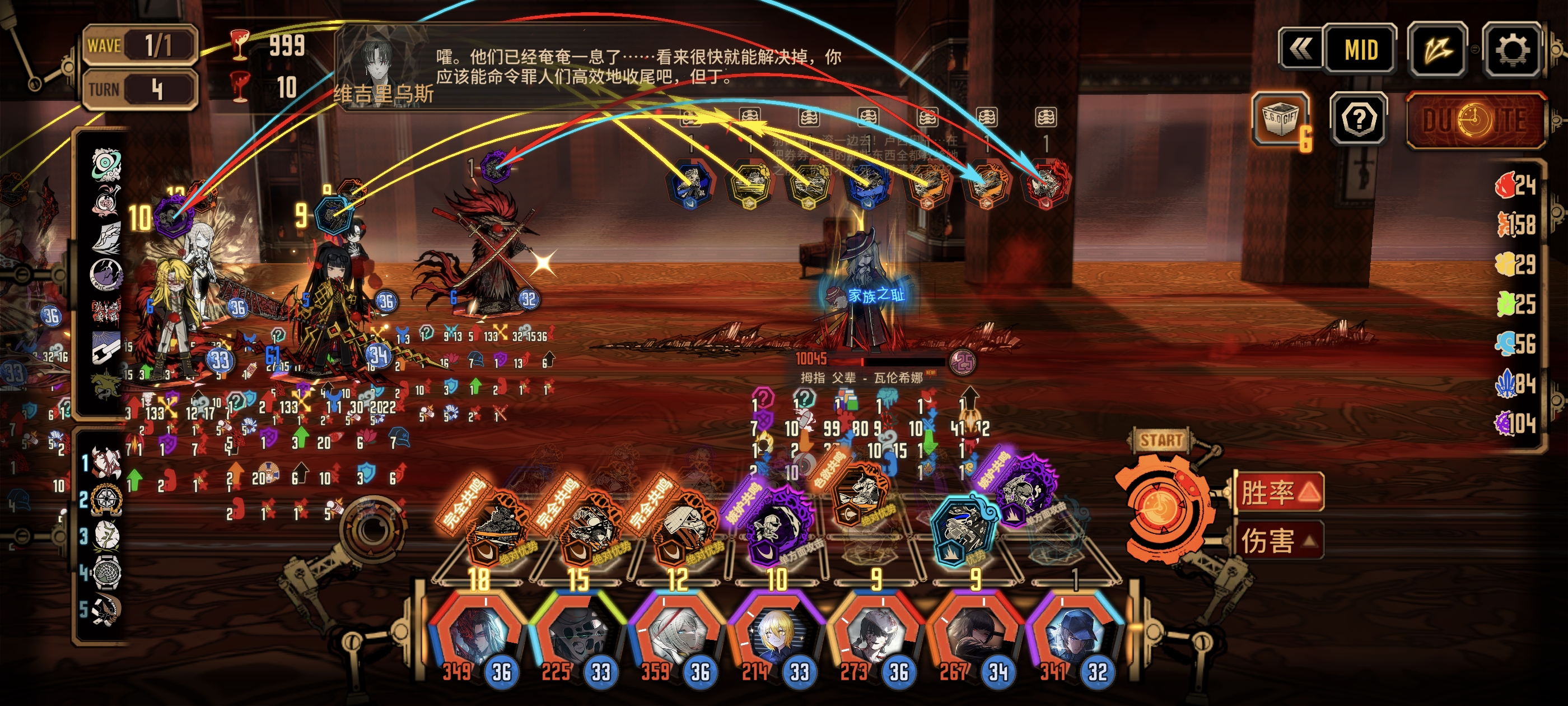Select the 伤害 damage auto-select button
The height and width of the screenshot is (706, 1568).
click(x=1278, y=540)
